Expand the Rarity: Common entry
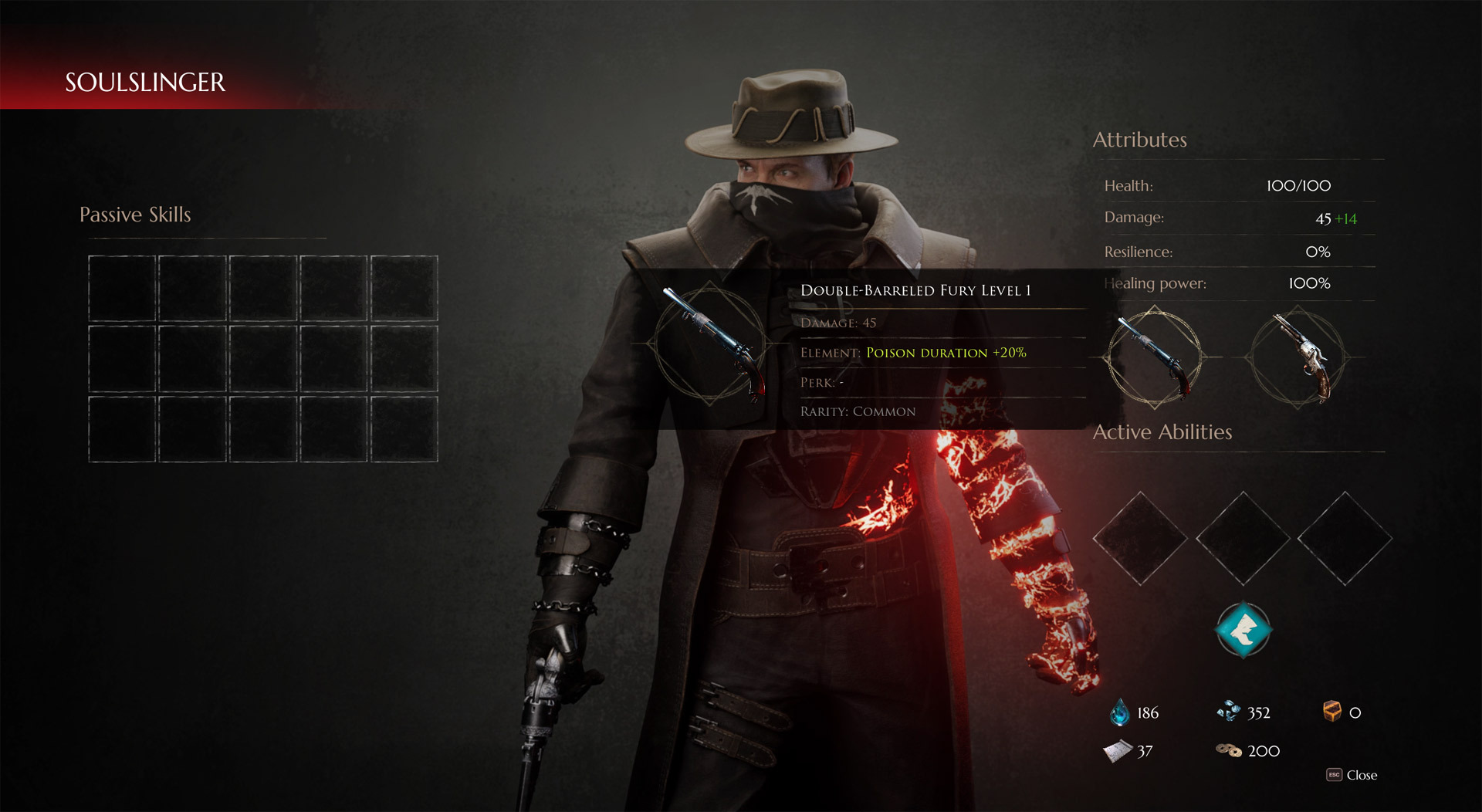This screenshot has height=812, width=1482. point(858,411)
